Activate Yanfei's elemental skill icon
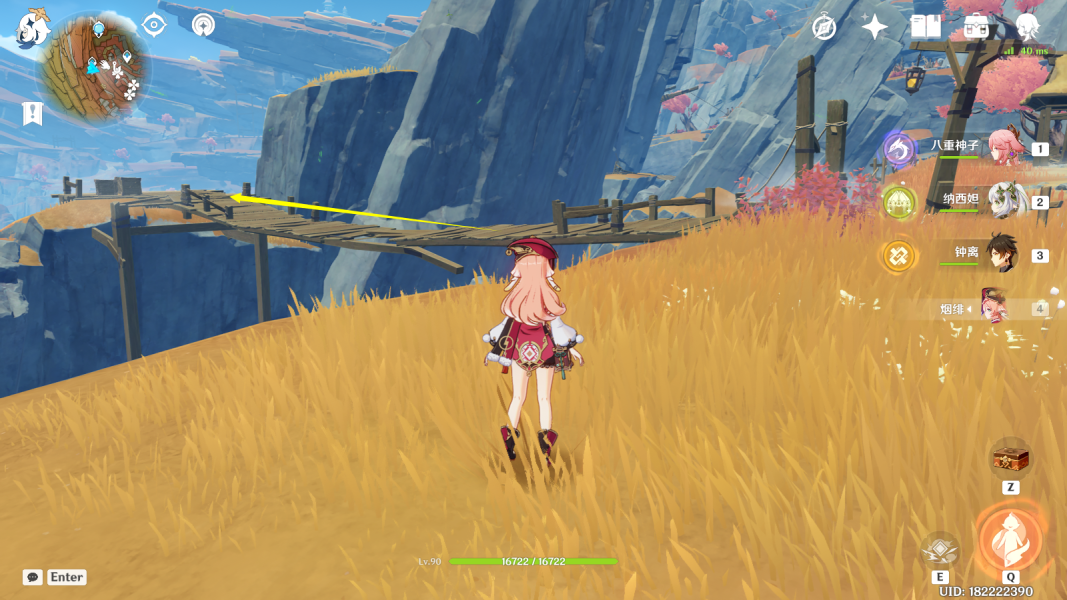The width and height of the screenshot is (1067, 600). click(940, 549)
